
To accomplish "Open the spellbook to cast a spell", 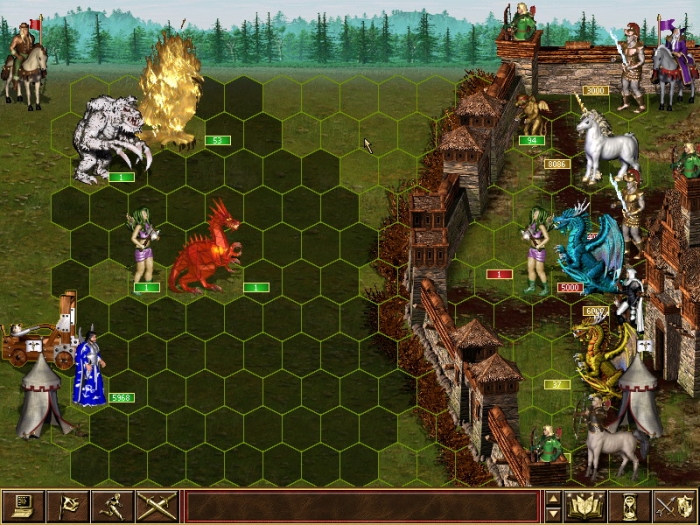I will [584, 507].
